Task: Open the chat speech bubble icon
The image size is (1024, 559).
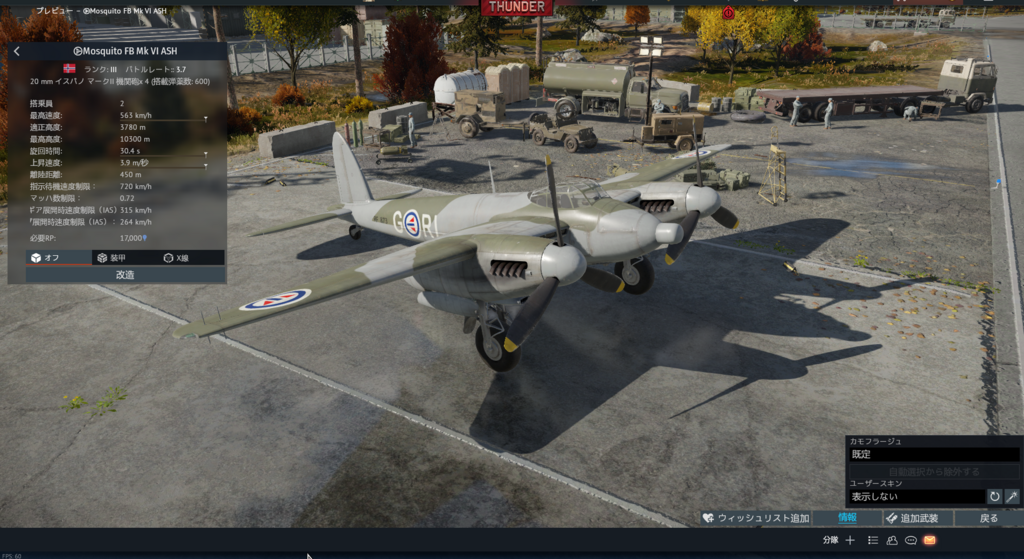Action: 911,540
